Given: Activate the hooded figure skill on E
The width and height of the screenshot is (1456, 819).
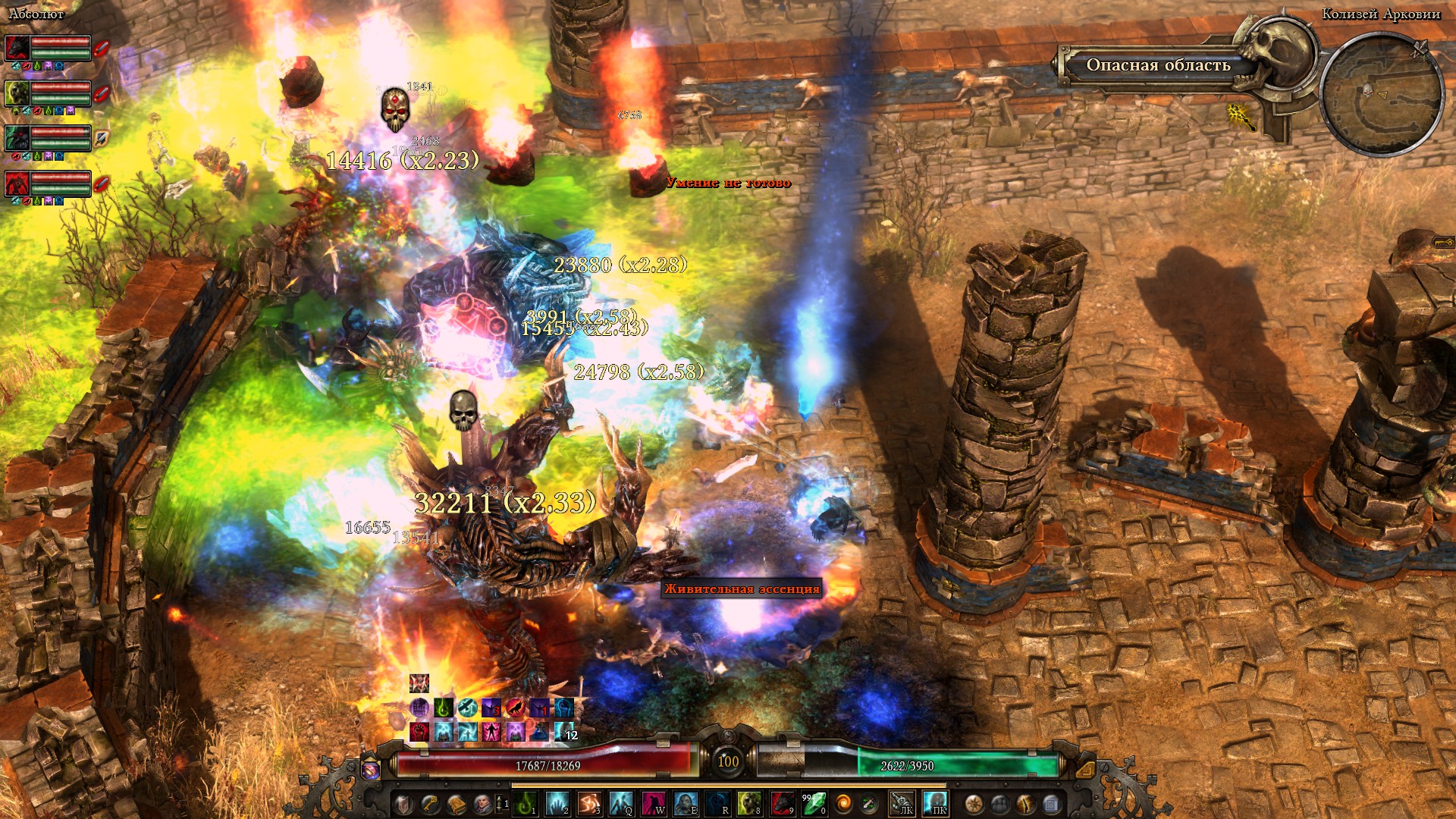Looking at the screenshot, I should click(x=685, y=803).
